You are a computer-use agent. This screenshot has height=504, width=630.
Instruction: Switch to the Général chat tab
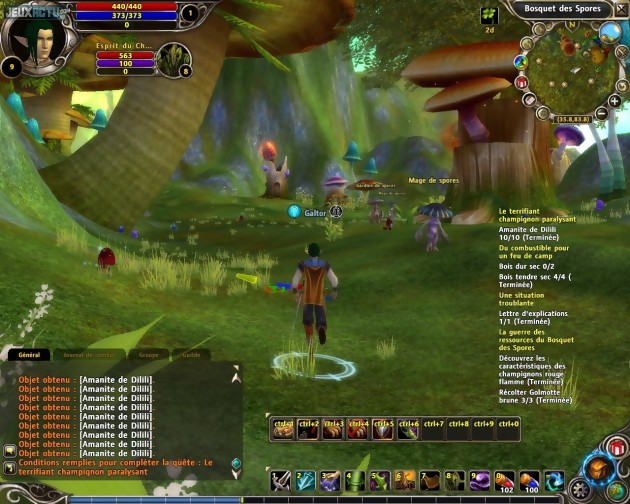[29, 355]
